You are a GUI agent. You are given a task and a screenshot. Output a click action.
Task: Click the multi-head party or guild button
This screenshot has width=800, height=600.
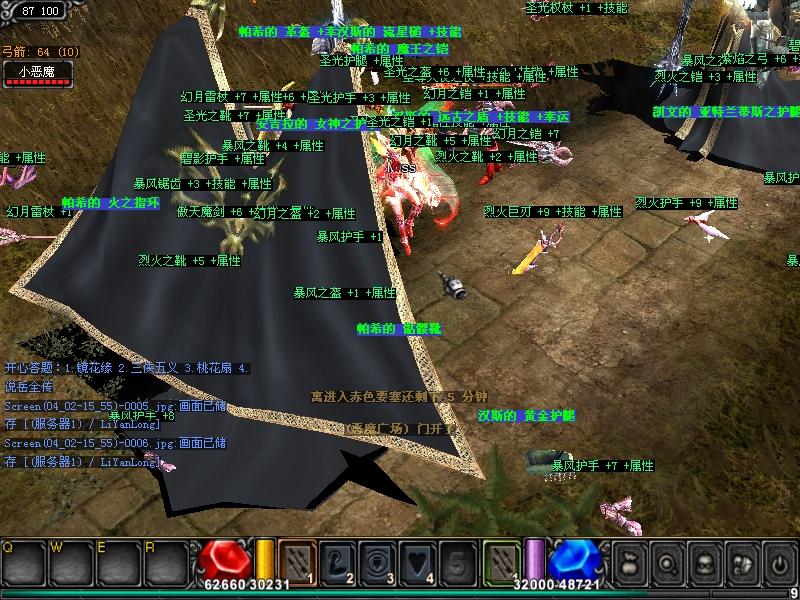741,563
